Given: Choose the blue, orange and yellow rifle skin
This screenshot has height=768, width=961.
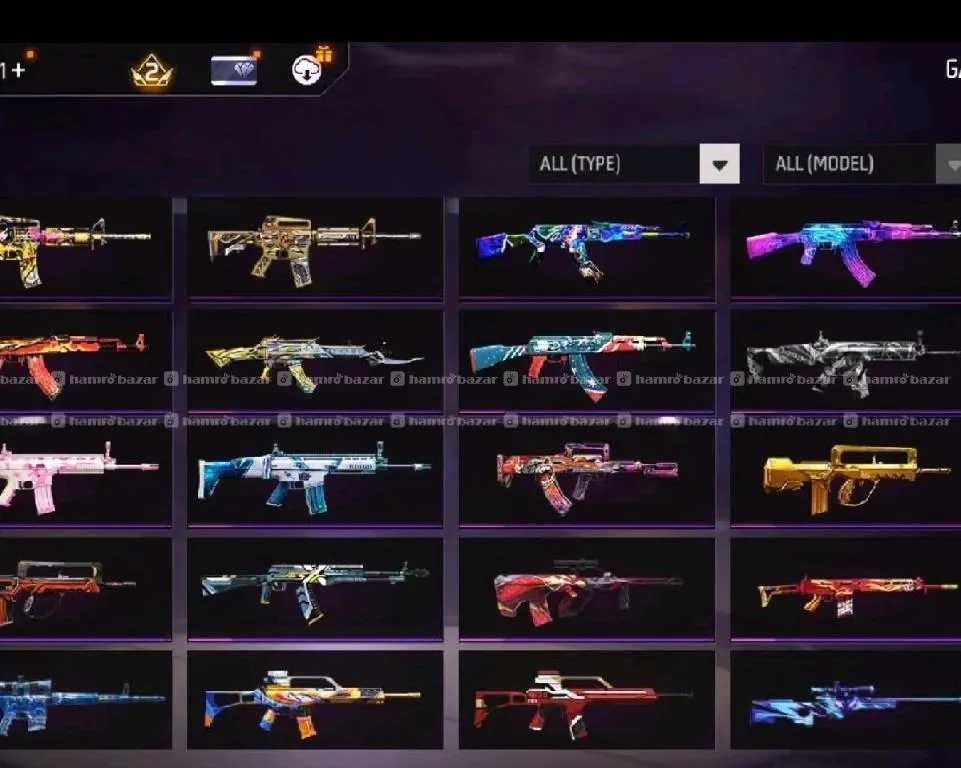Looking at the screenshot, I should click(x=315, y=700).
